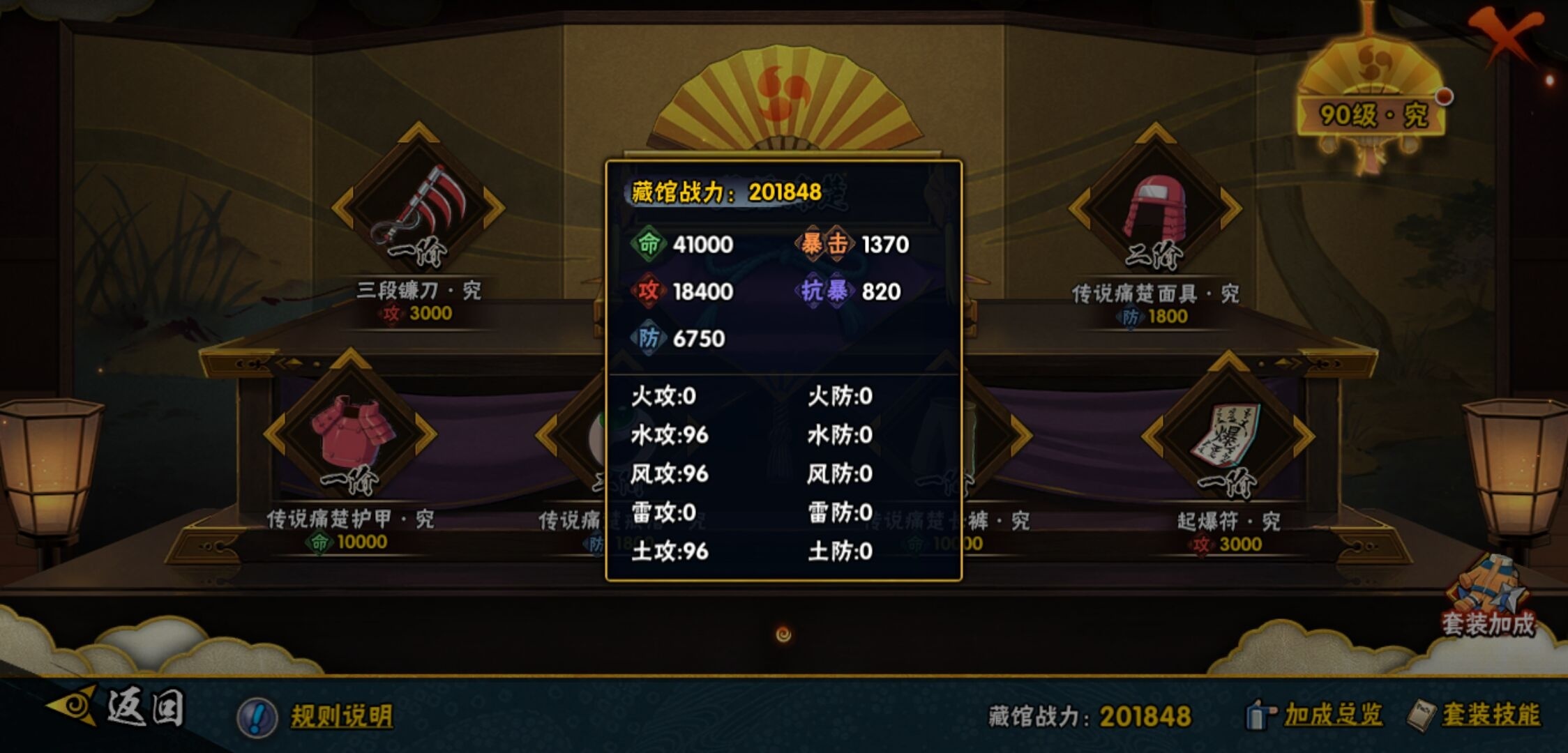Open elemental attack details for 水攻:96
The height and width of the screenshot is (753, 1568).
[x=670, y=435]
